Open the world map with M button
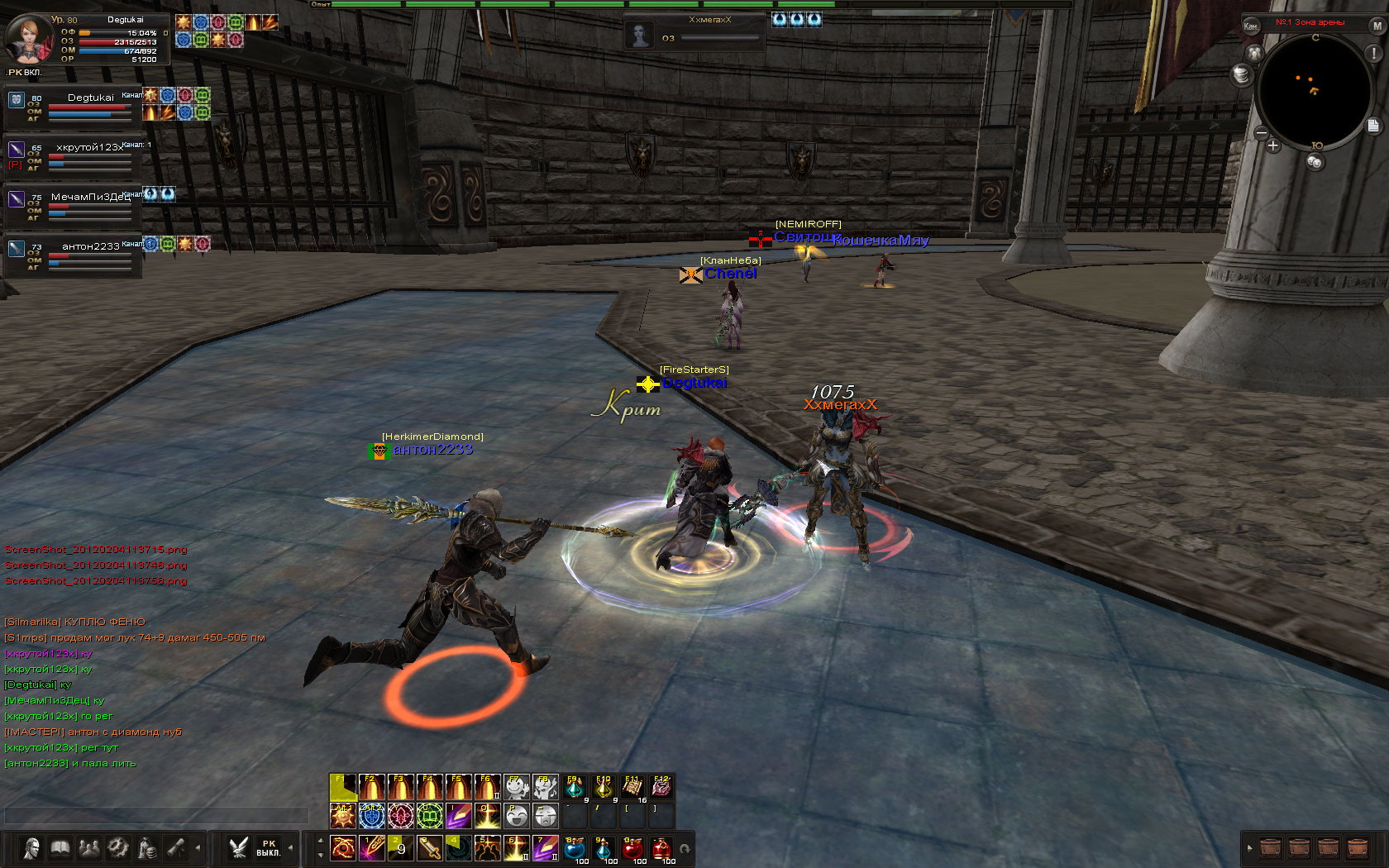 click(1377, 26)
